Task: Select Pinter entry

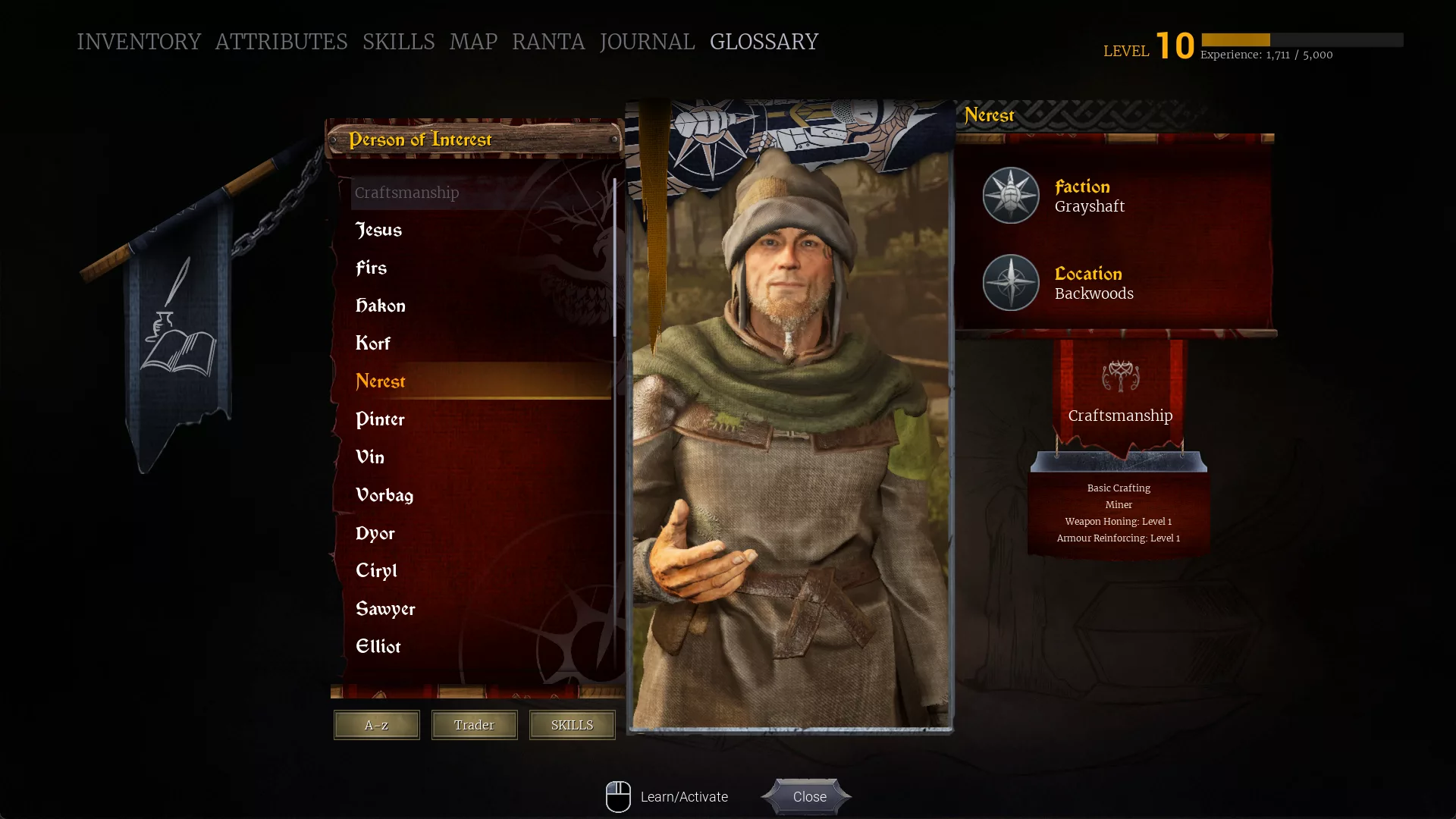Action: tap(380, 419)
